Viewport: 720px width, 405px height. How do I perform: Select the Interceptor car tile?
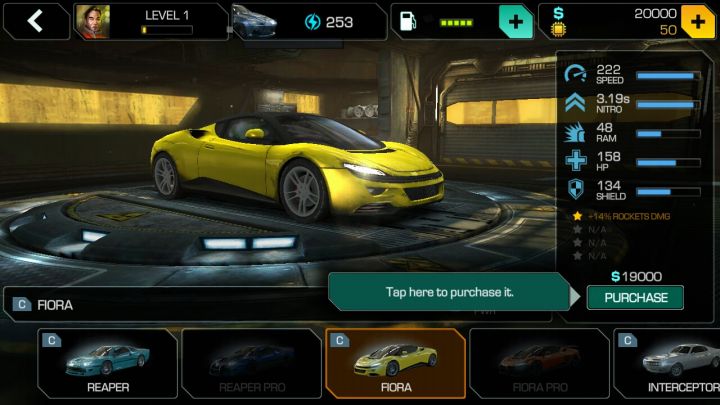click(x=668, y=363)
